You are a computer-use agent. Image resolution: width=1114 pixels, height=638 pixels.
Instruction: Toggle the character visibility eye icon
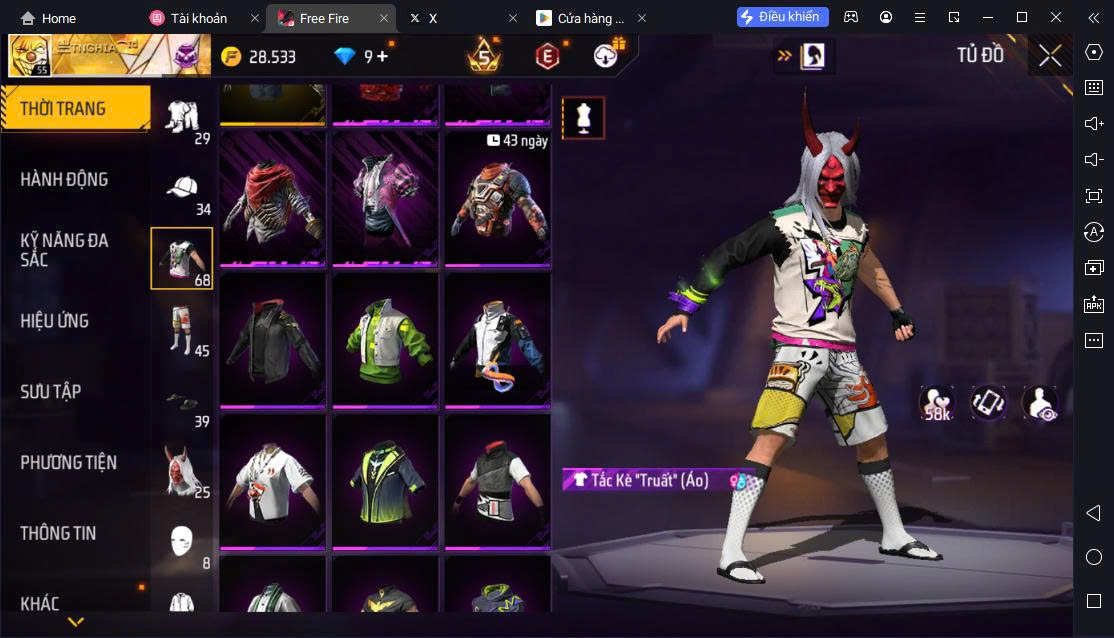click(x=1040, y=402)
